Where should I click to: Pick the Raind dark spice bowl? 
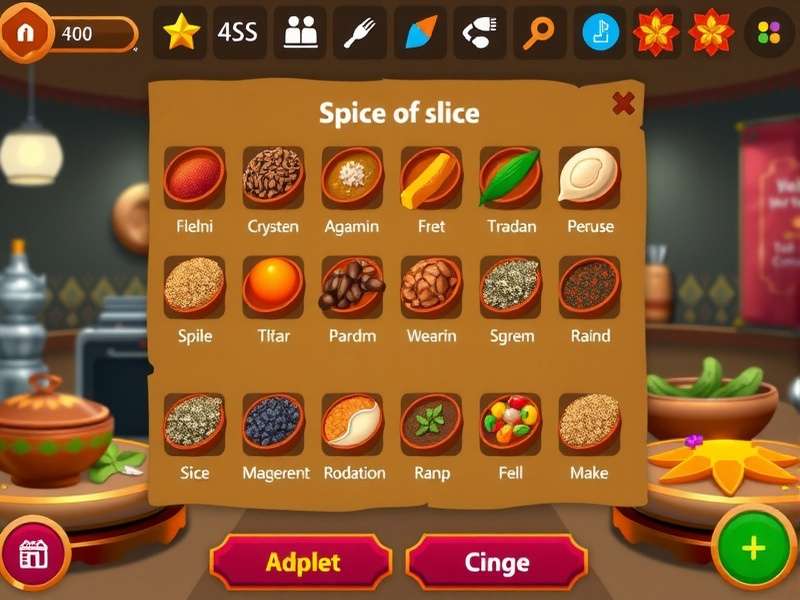click(x=589, y=284)
